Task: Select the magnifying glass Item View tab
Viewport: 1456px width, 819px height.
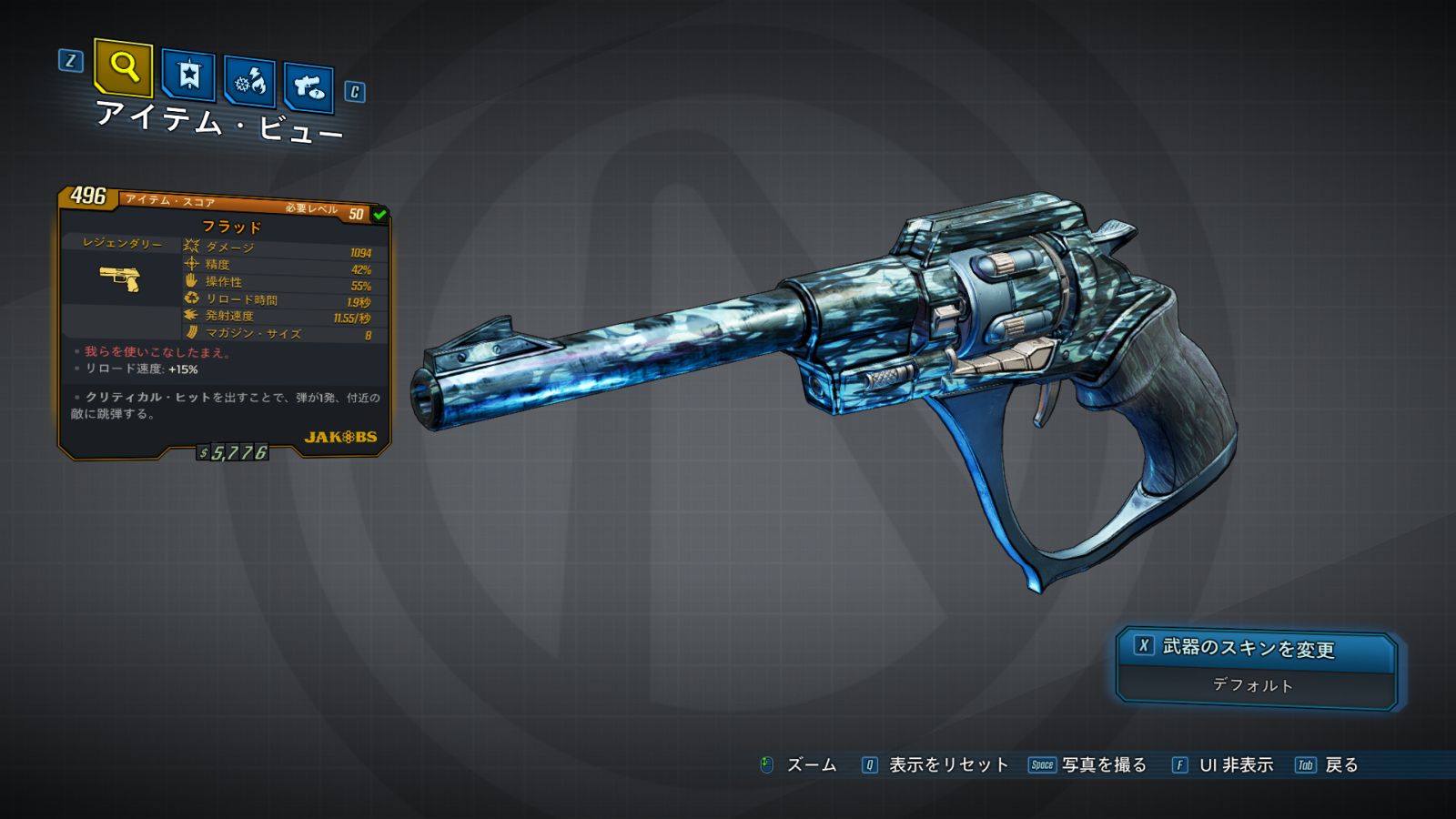Action: coord(123,67)
